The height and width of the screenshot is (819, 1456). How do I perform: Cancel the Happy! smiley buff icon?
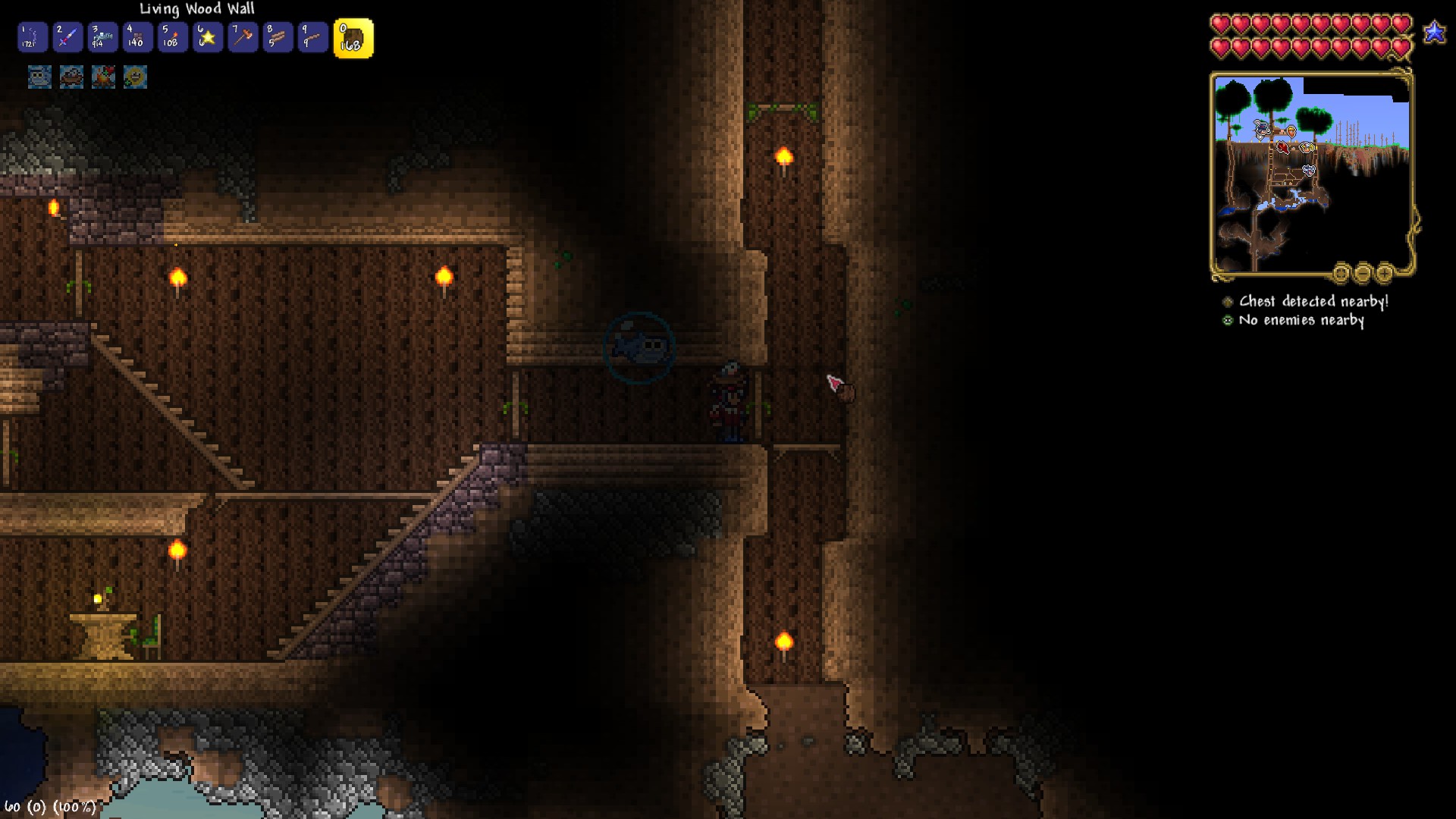(x=135, y=77)
